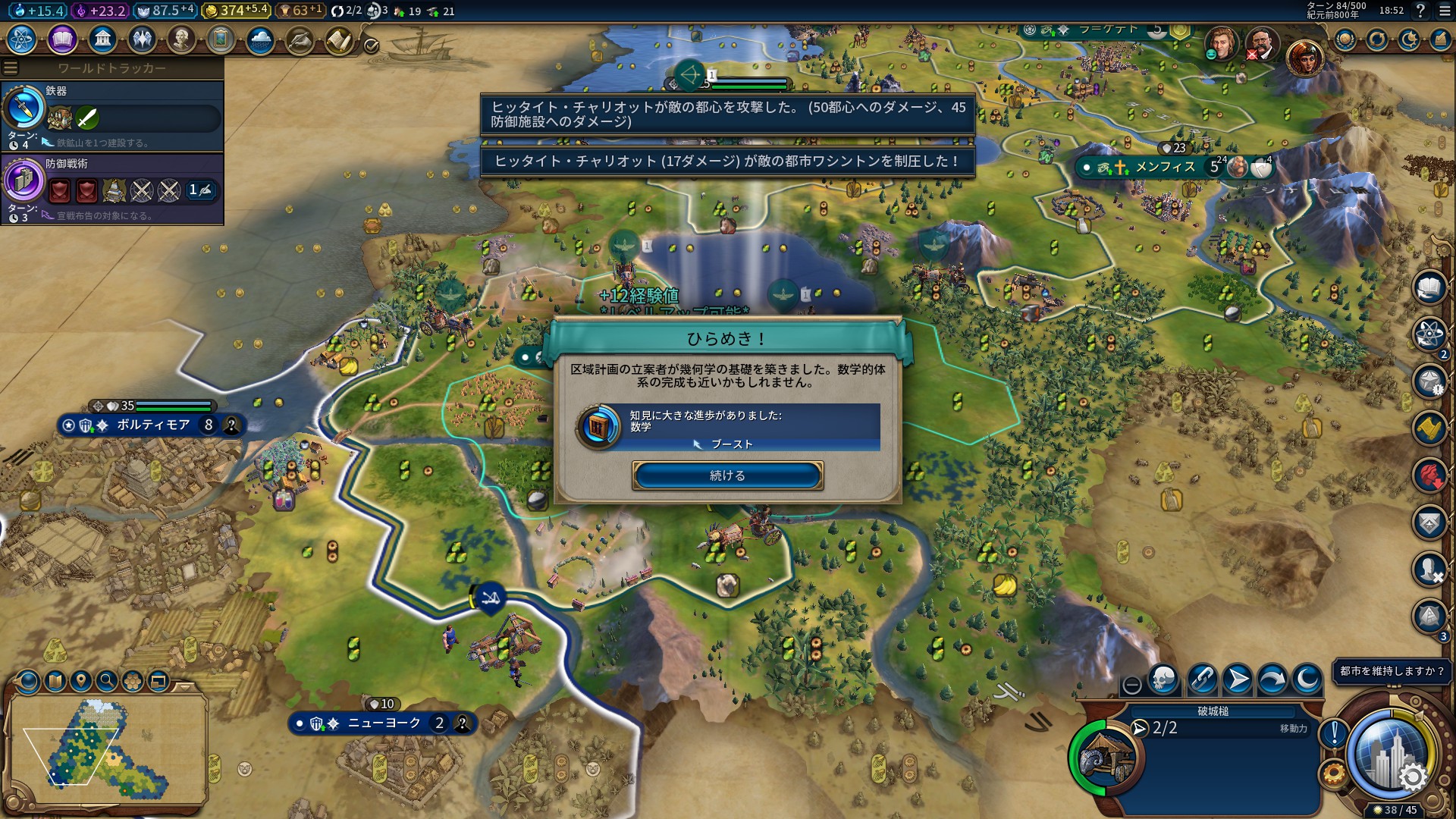Image resolution: width=1456 pixels, height=819 pixels.
Task: Open the great people bust icon
Action: (x=181, y=39)
